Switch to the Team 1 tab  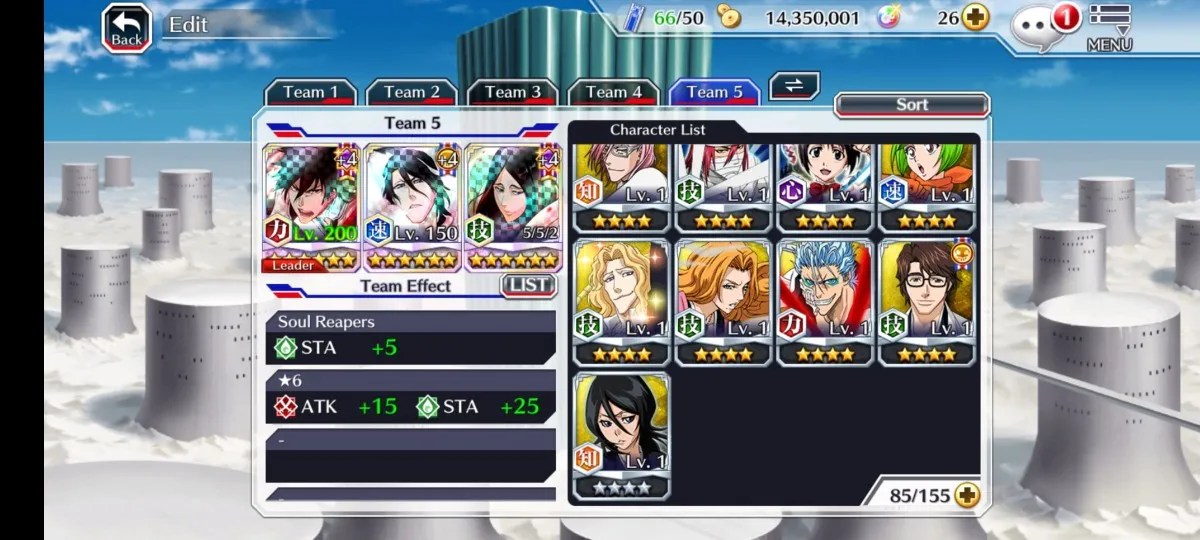pyautogui.click(x=310, y=93)
